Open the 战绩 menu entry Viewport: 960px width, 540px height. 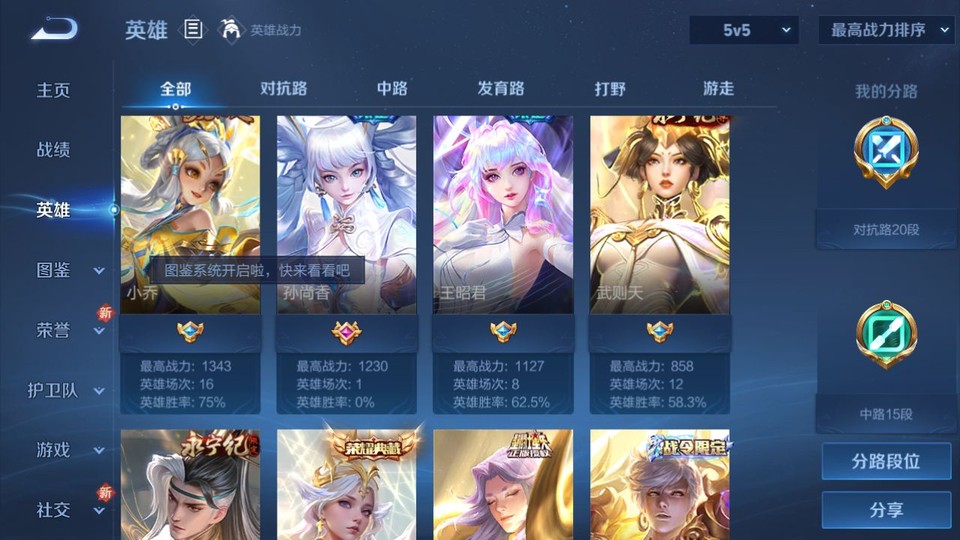click(54, 150)
